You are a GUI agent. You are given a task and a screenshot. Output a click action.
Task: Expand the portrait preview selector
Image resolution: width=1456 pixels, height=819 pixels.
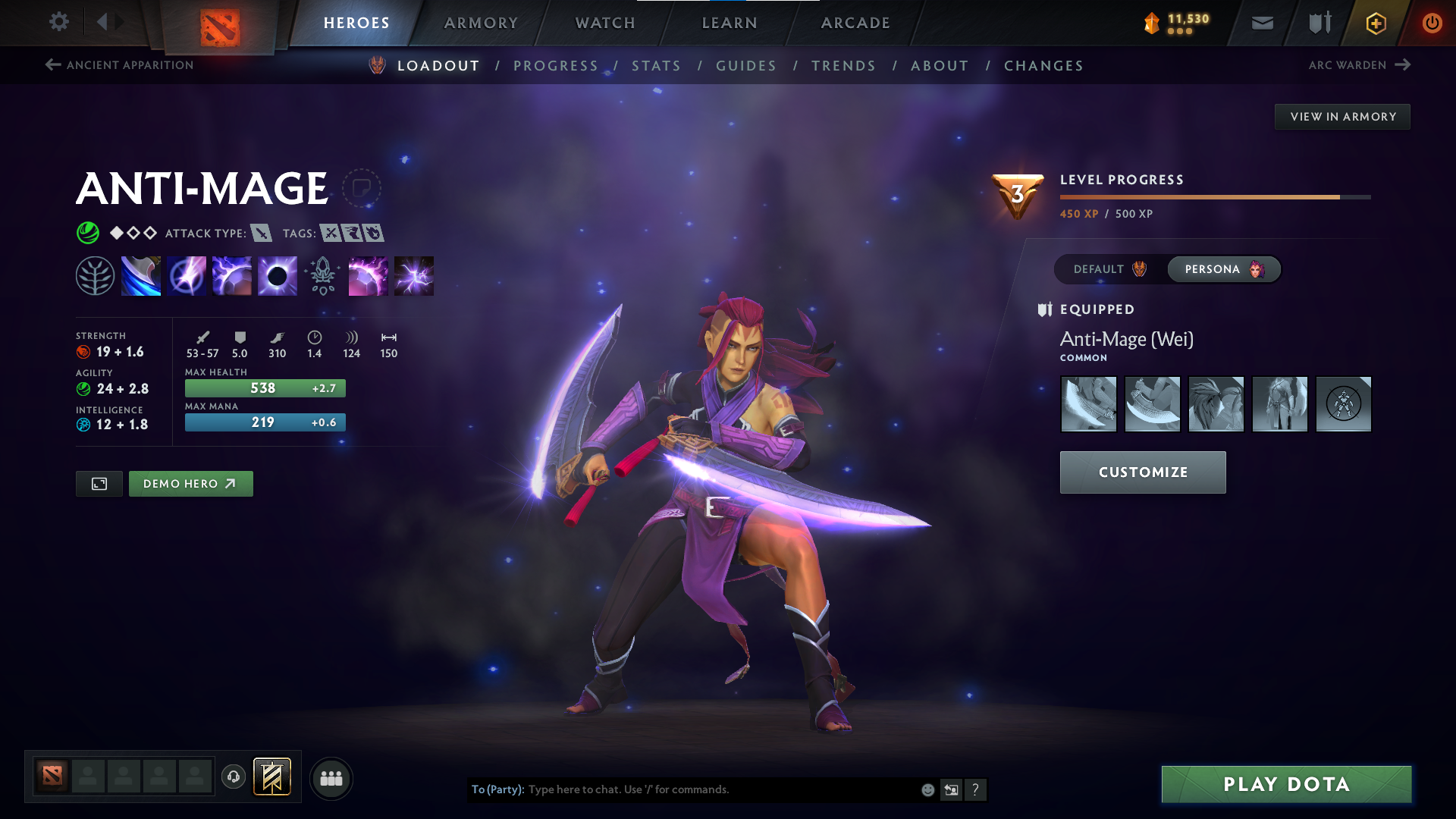(x=99, y=483)
